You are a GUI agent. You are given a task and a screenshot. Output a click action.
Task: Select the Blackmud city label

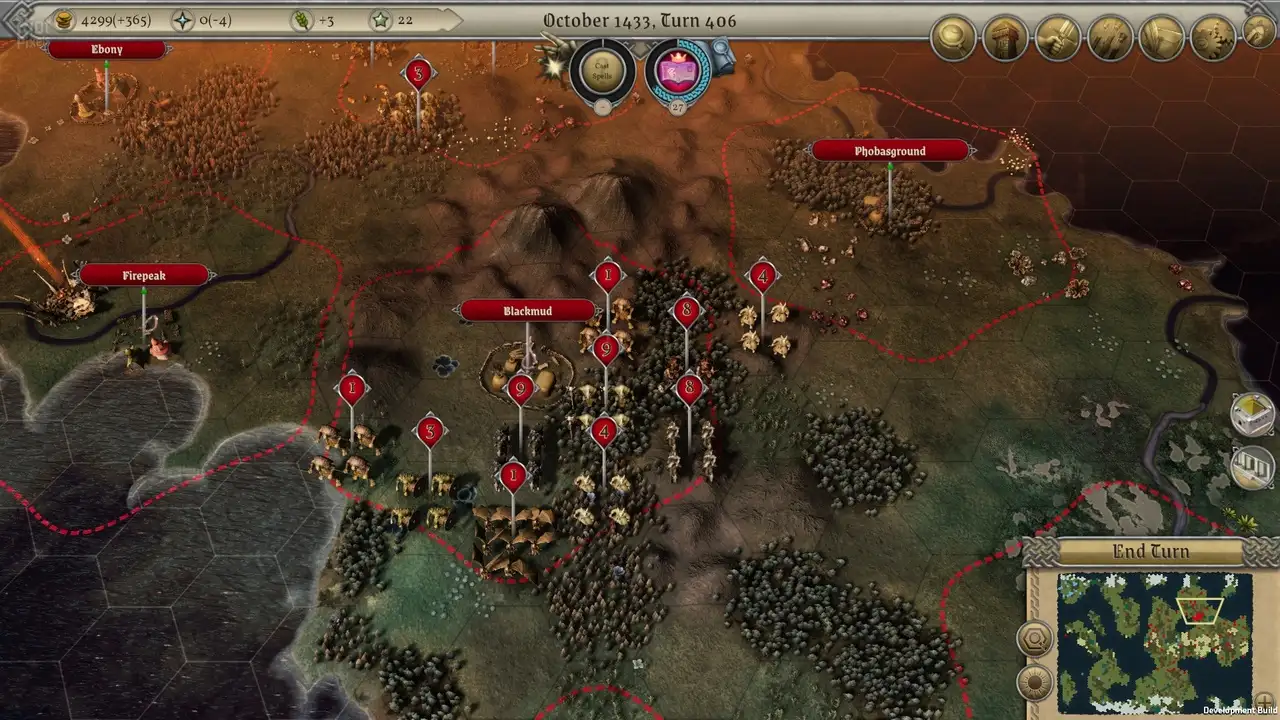(527, 311)
